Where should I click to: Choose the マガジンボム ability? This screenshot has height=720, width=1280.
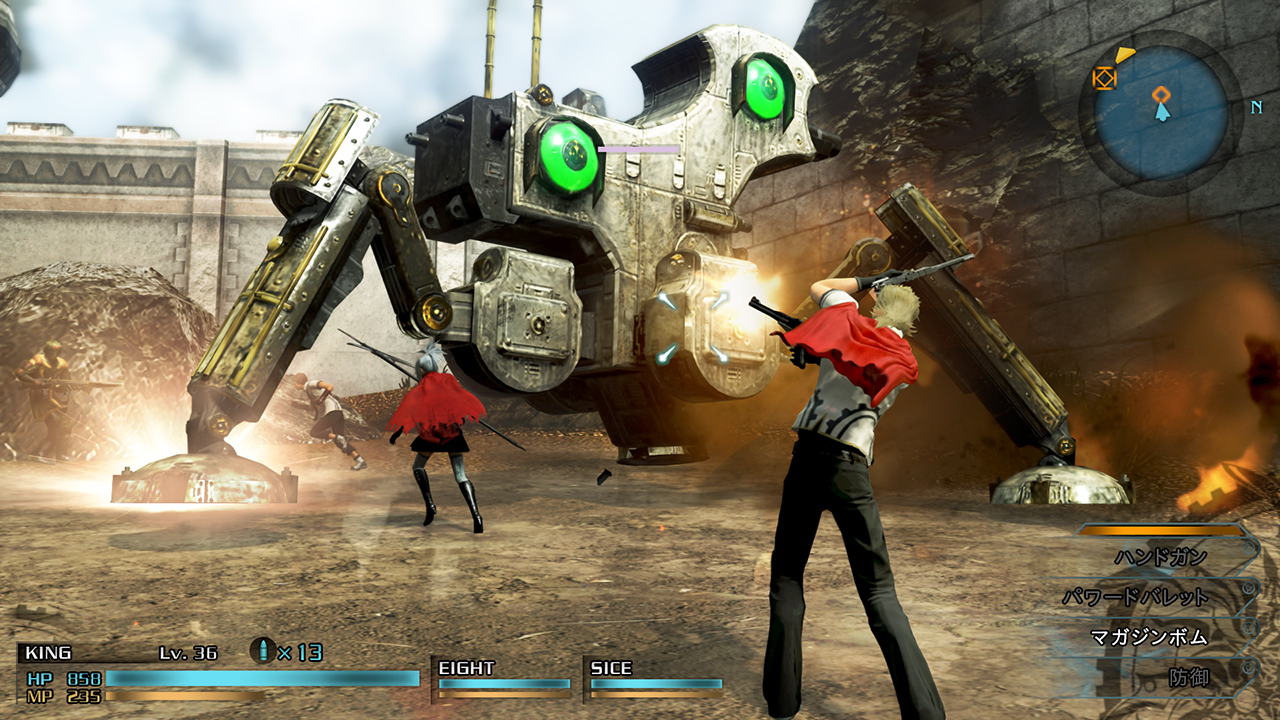[x=1147, y=636]
